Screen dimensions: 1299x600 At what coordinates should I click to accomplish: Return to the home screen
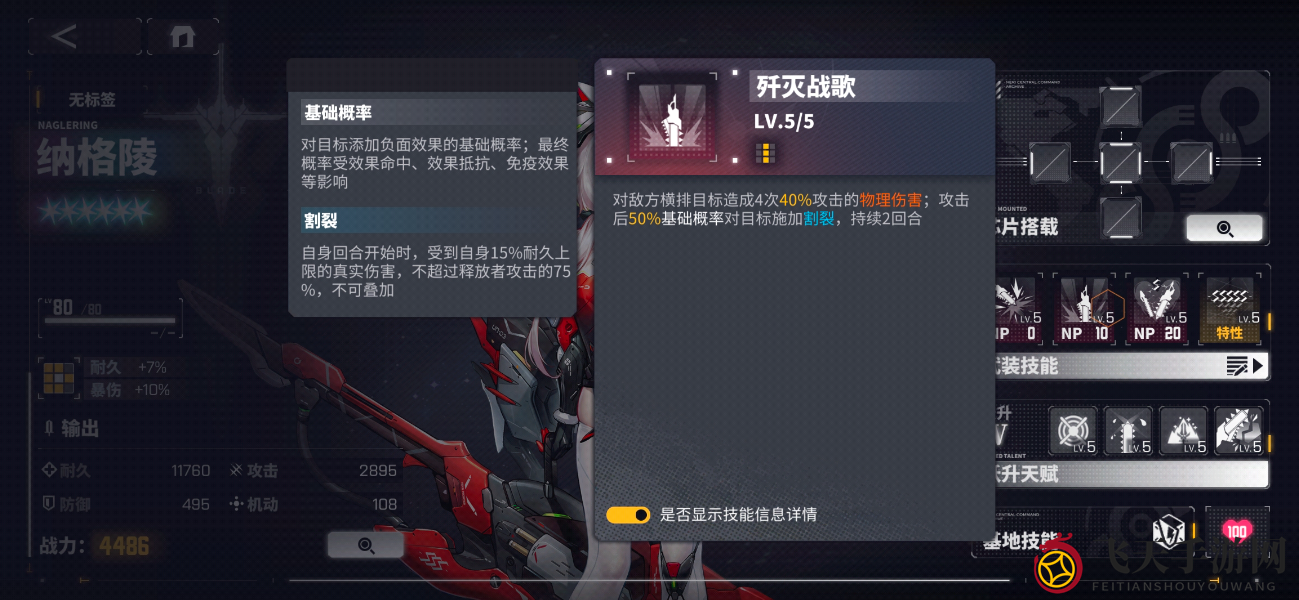click(182, 37)
